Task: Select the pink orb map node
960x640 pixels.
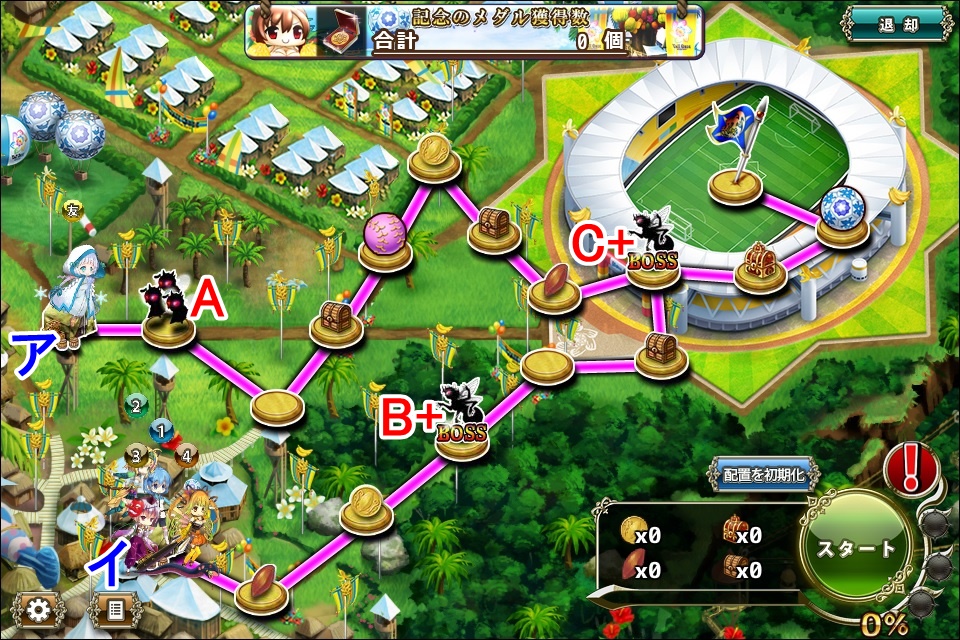Action: pyautogui.click(x=385, y=242)
